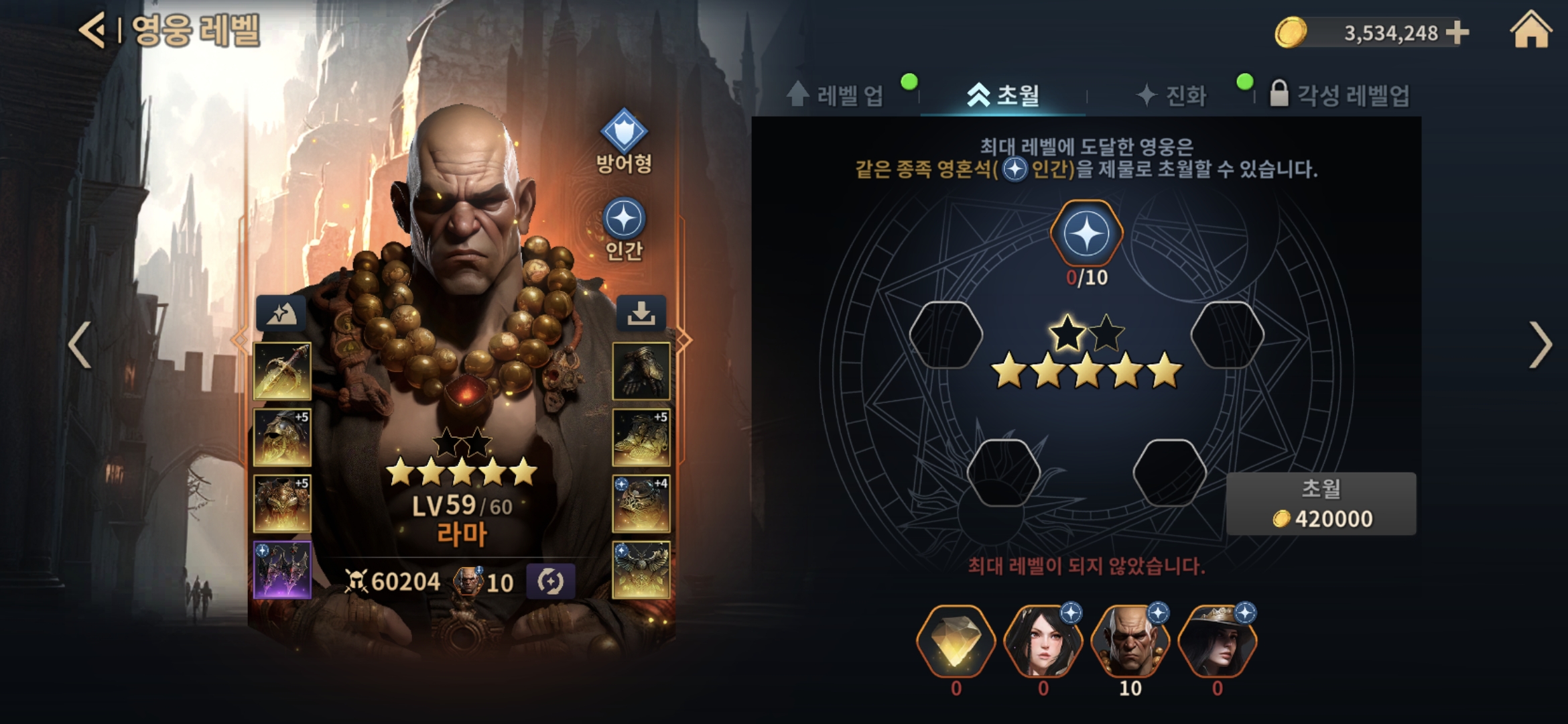The image size is (1568, 724).
Task: Click the circular refresh icon beside power
Action: (550, 581)
